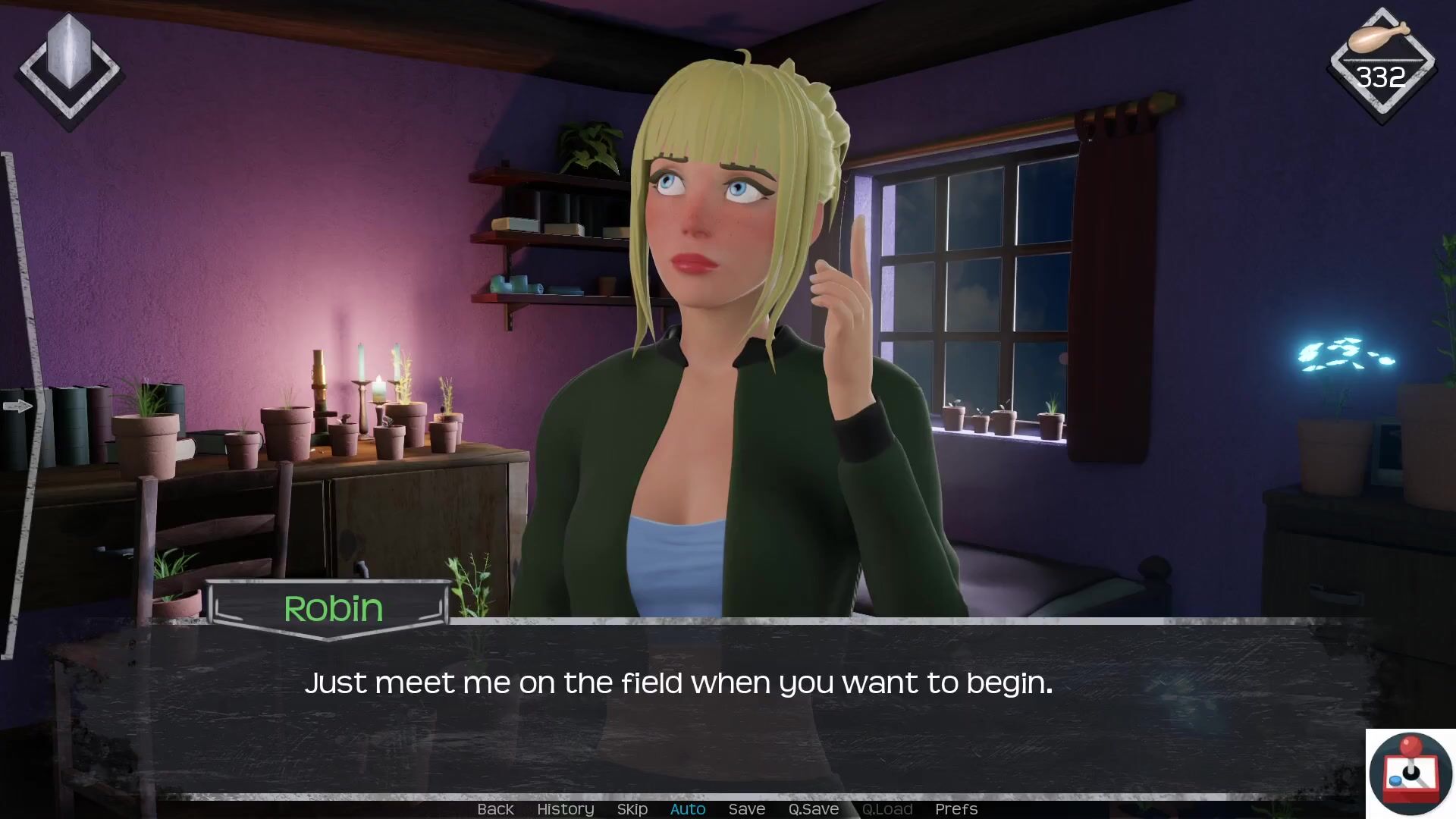Toggle Auto-advance dialogue
This screenshot has width=1456, height=819.
(687, 809)
